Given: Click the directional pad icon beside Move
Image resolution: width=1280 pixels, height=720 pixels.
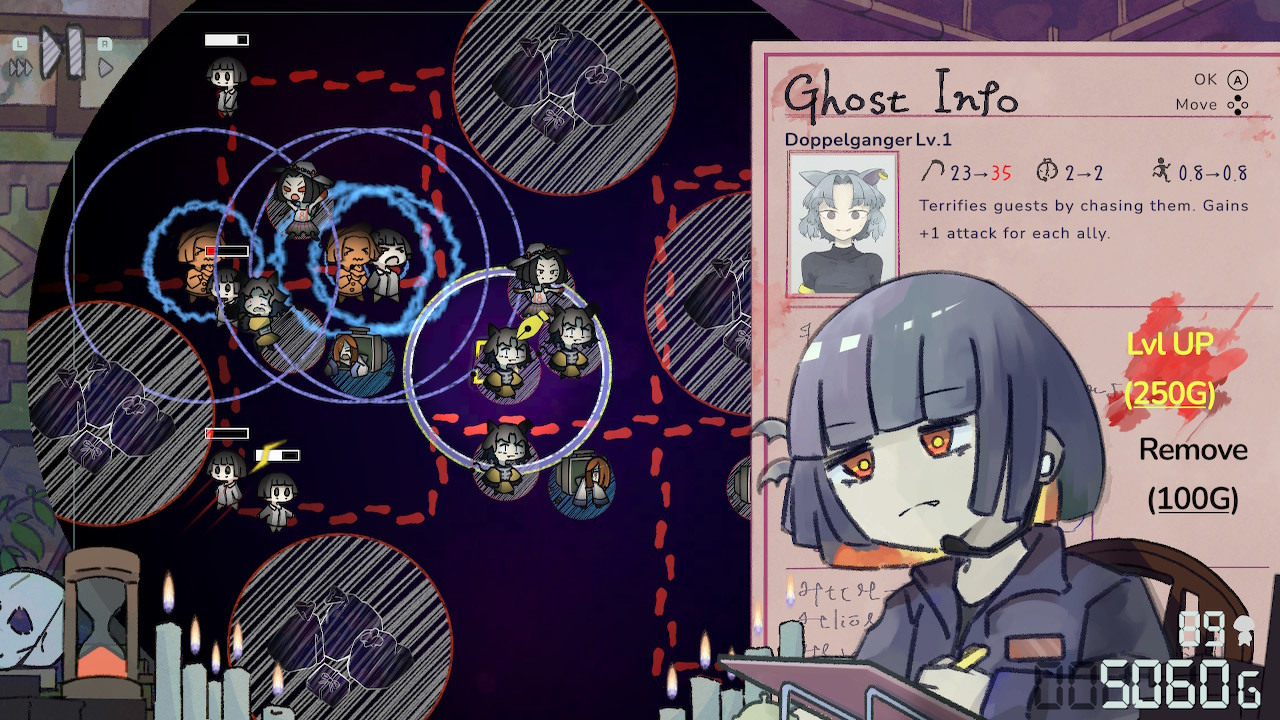Looking at the screenshot, I should (x=1240, y=105).
